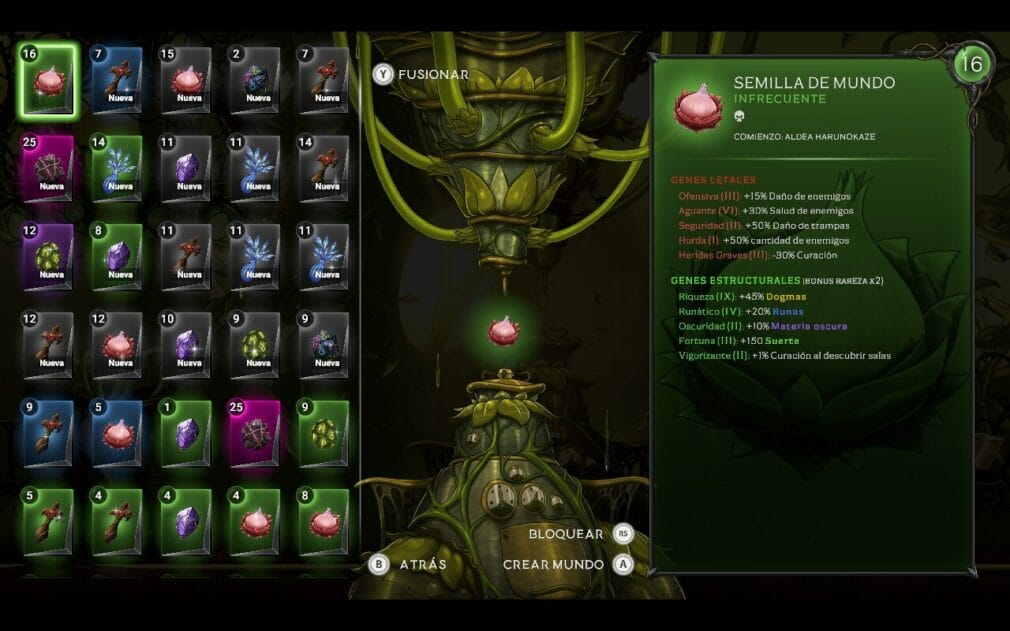
Task: Select the level 14 blue plant on green card
Action: [x=117, y=168]
